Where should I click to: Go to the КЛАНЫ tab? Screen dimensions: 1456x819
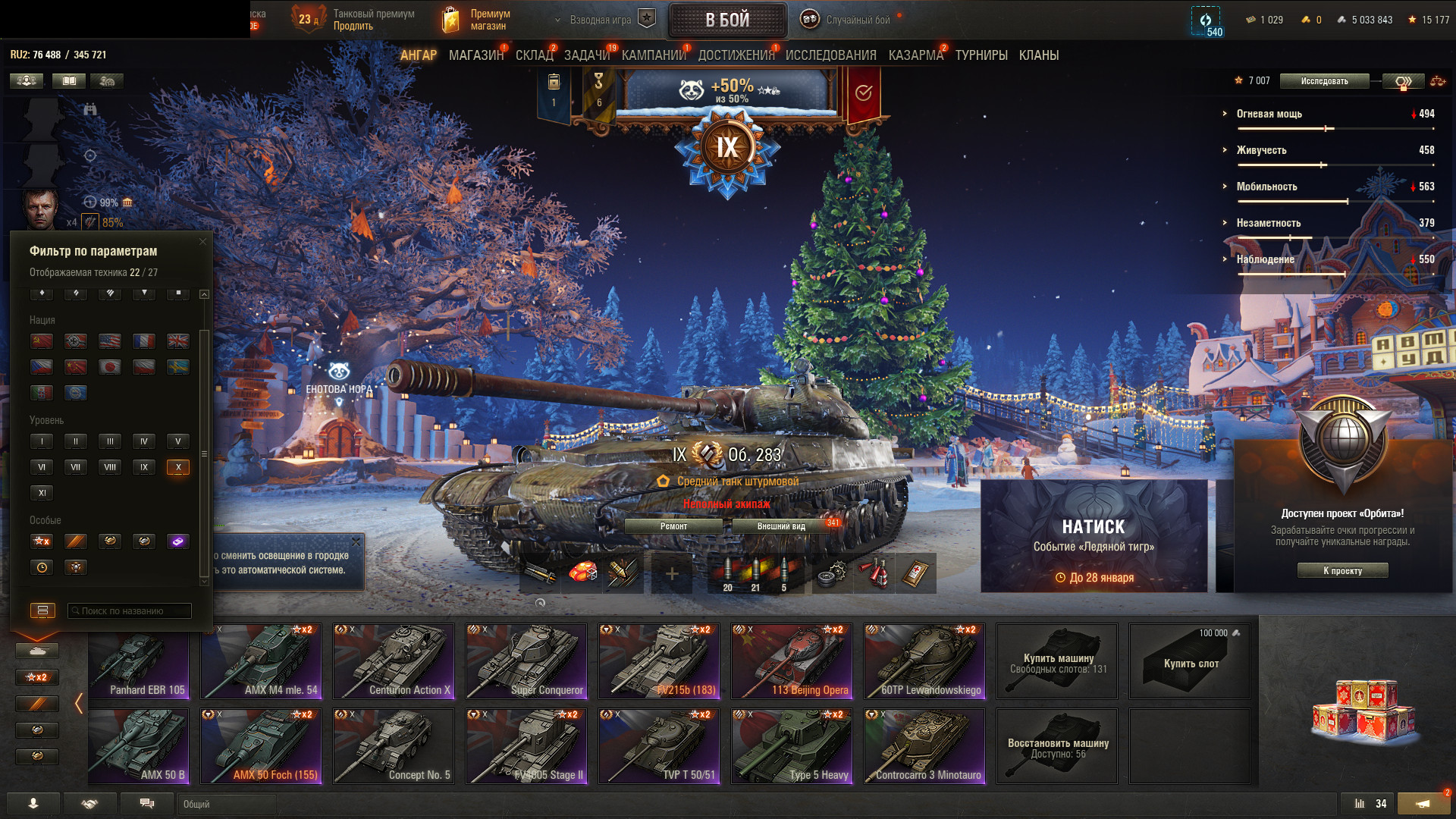point(1038,55)
